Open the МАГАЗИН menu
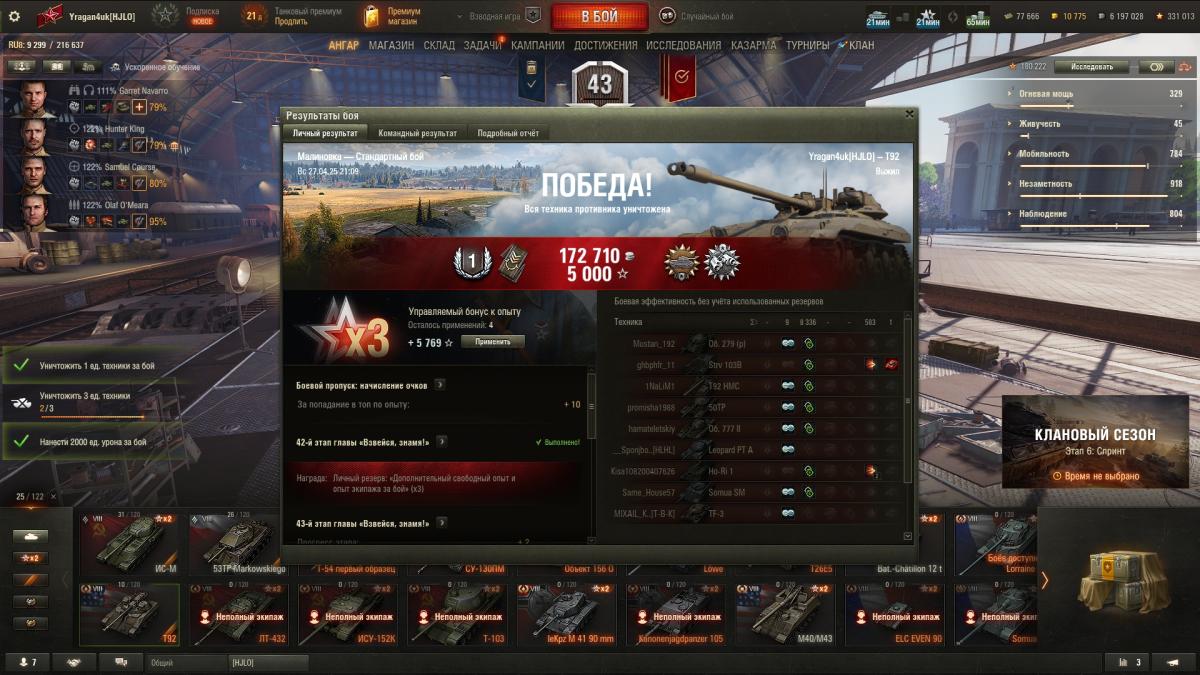Image resolution: width=1200 pixels, height=675 pixels. point(391,45)
